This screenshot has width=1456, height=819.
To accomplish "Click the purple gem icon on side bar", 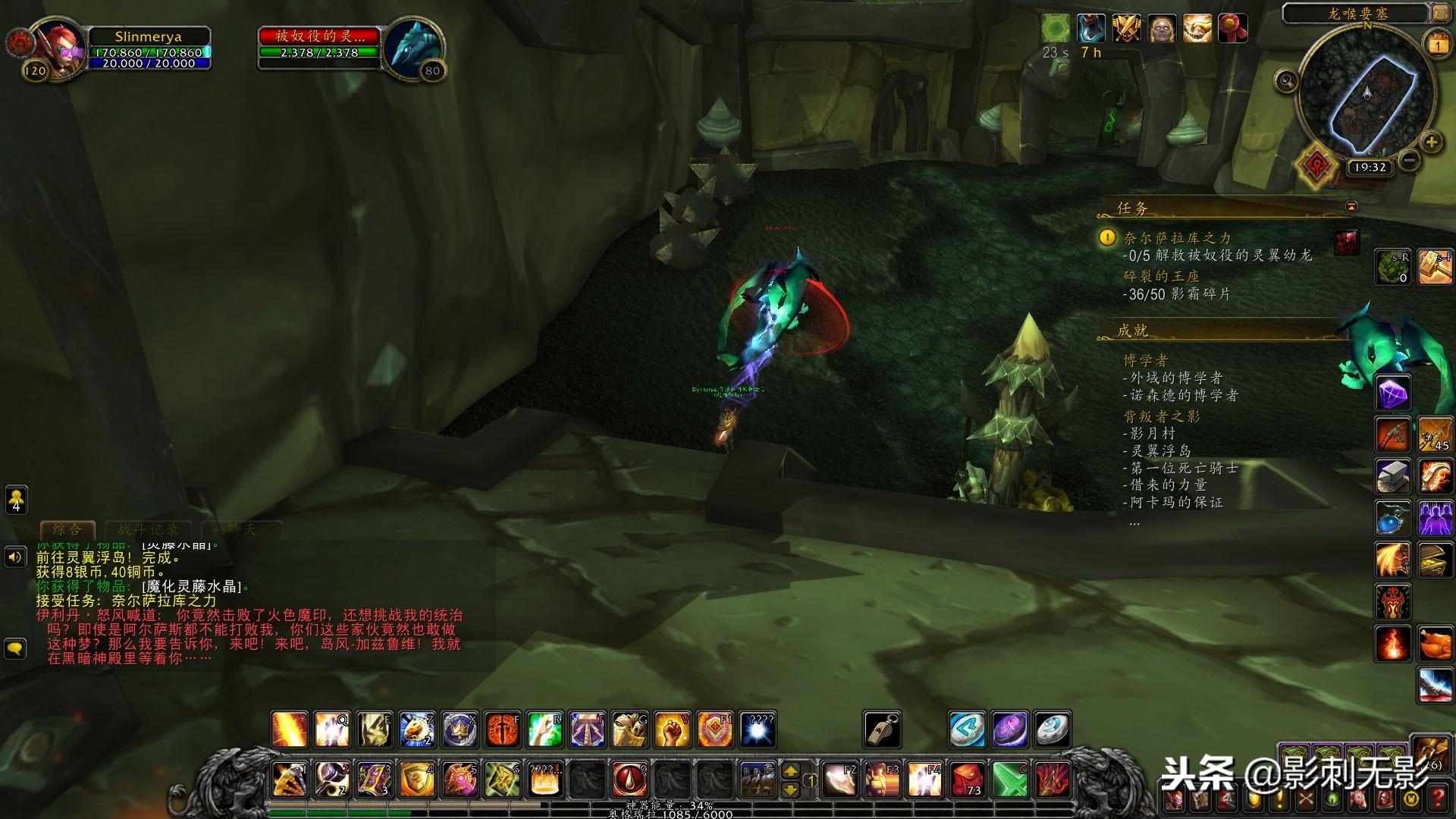I will pos(1392,393).
